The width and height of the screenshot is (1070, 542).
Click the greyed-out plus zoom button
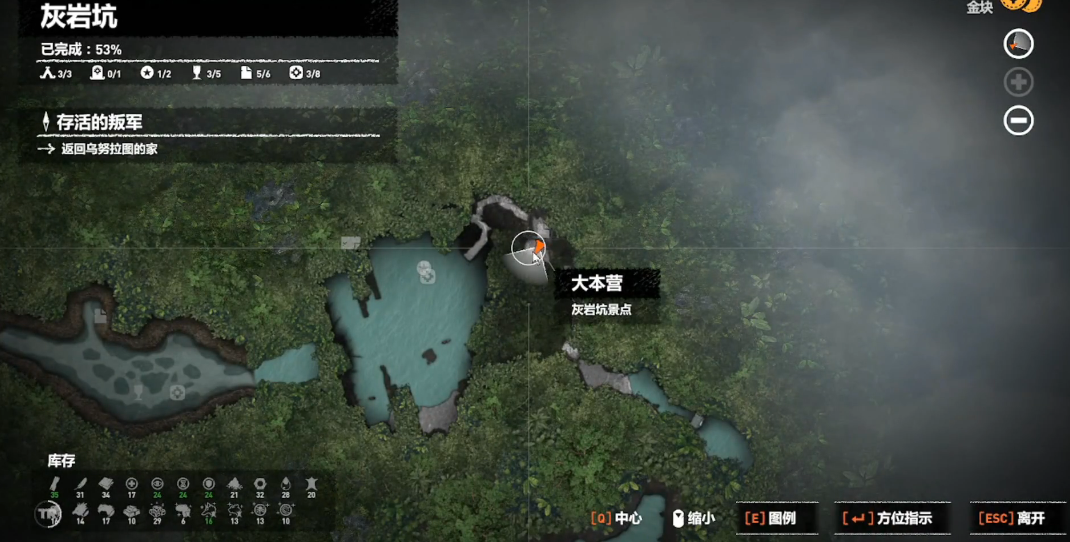(x=1018, y=82)
